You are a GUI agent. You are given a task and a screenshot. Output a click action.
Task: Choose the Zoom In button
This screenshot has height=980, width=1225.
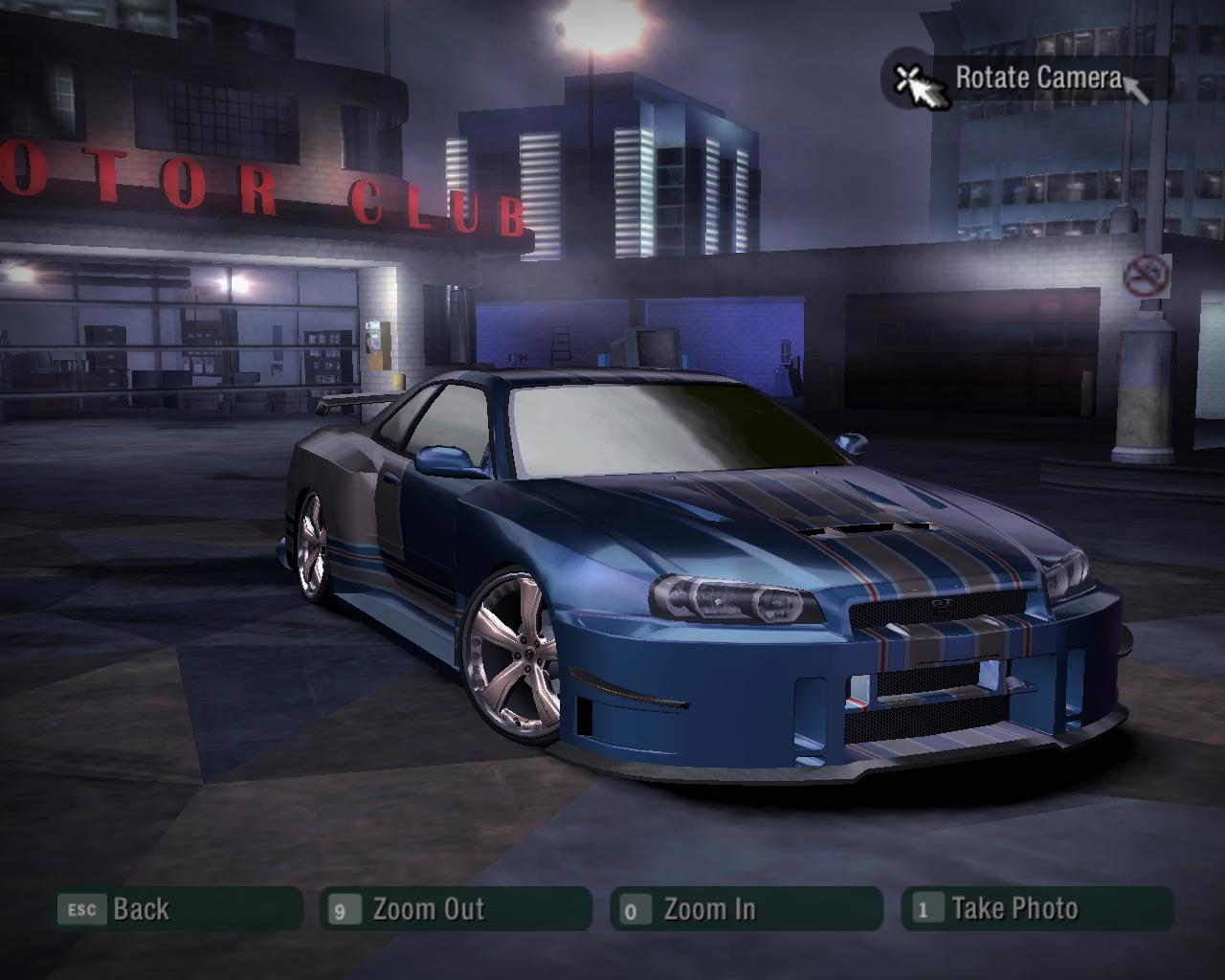coord(746,908)
